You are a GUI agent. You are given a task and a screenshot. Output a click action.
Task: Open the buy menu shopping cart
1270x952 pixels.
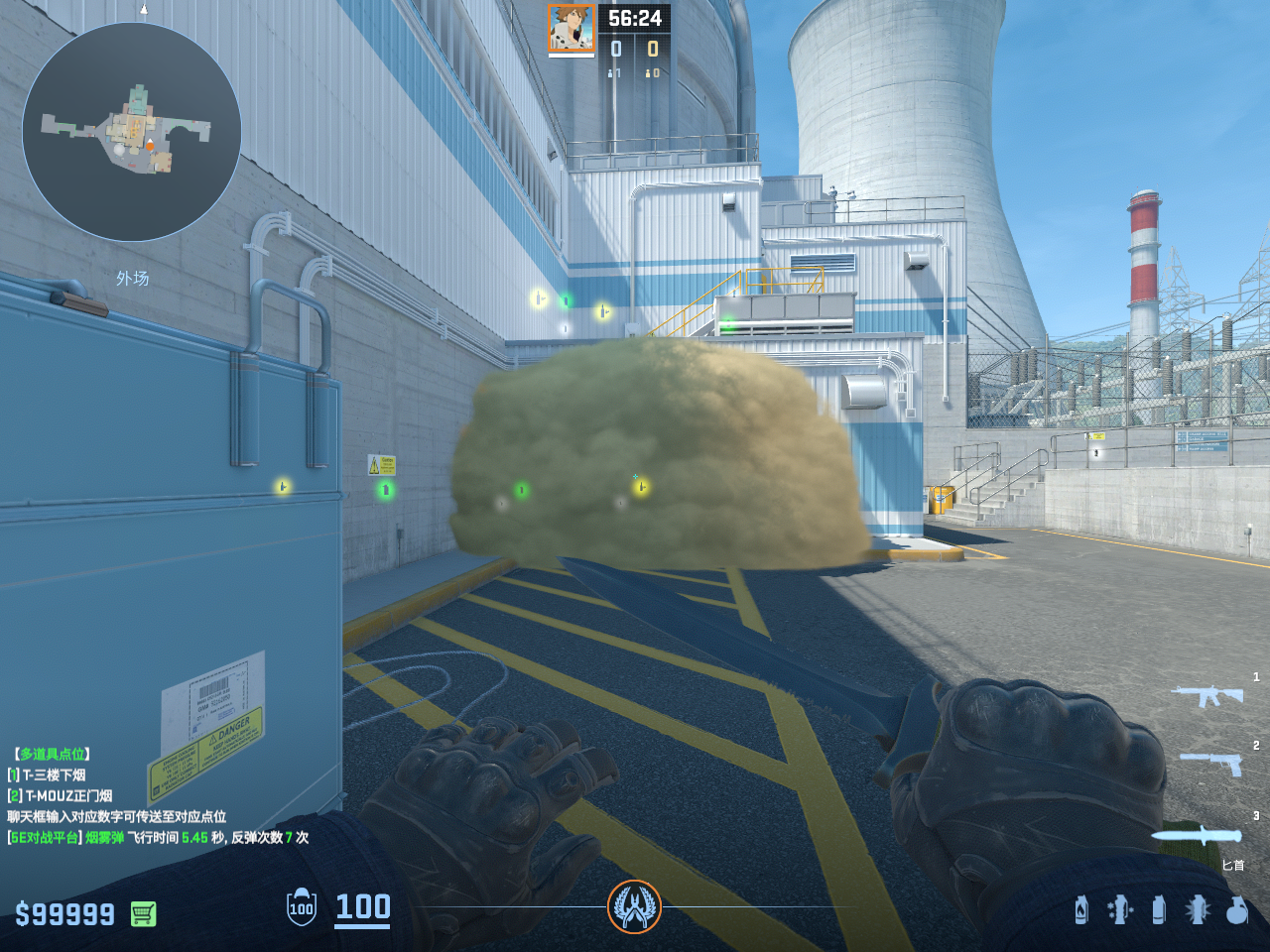click(x=143, y=913)
